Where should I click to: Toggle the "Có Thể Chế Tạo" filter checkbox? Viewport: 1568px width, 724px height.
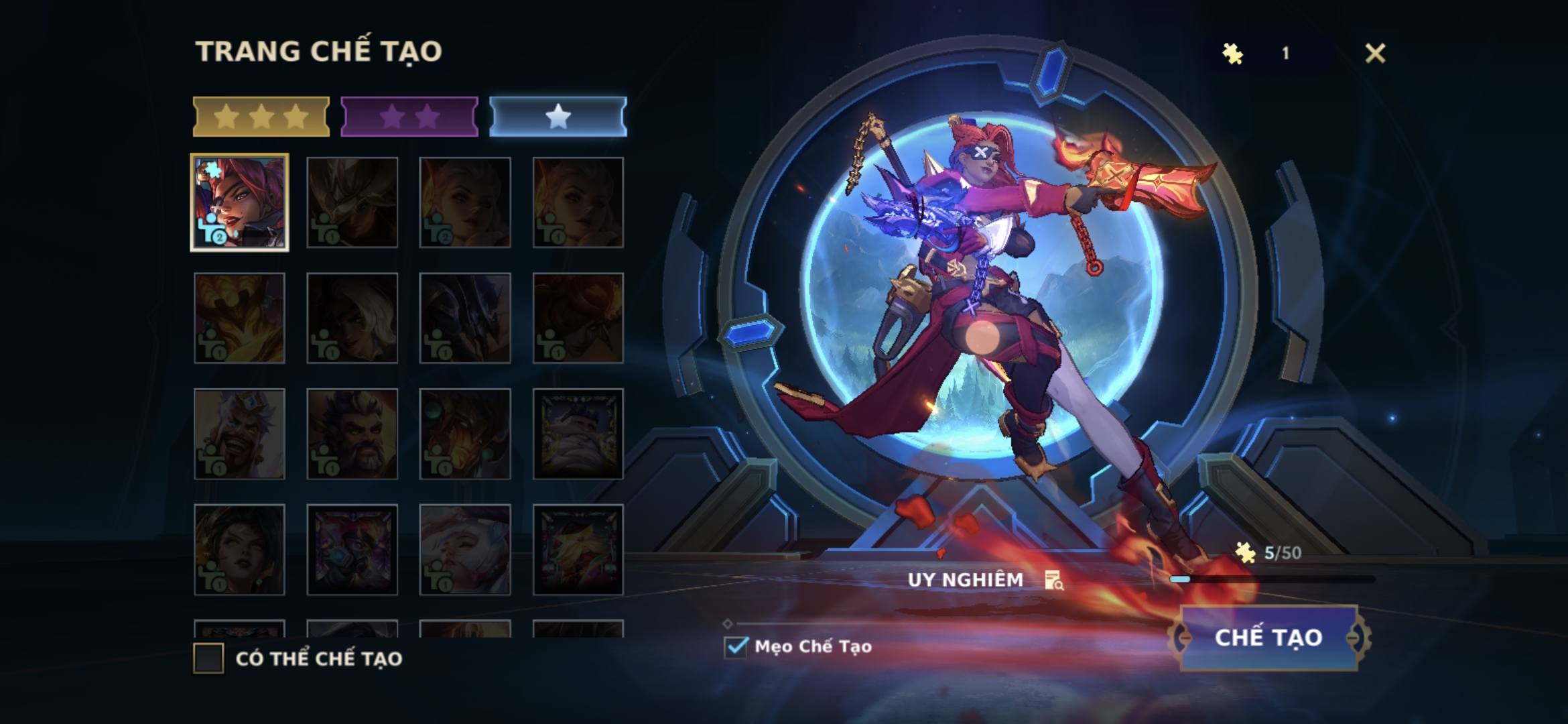pos(208,658)
